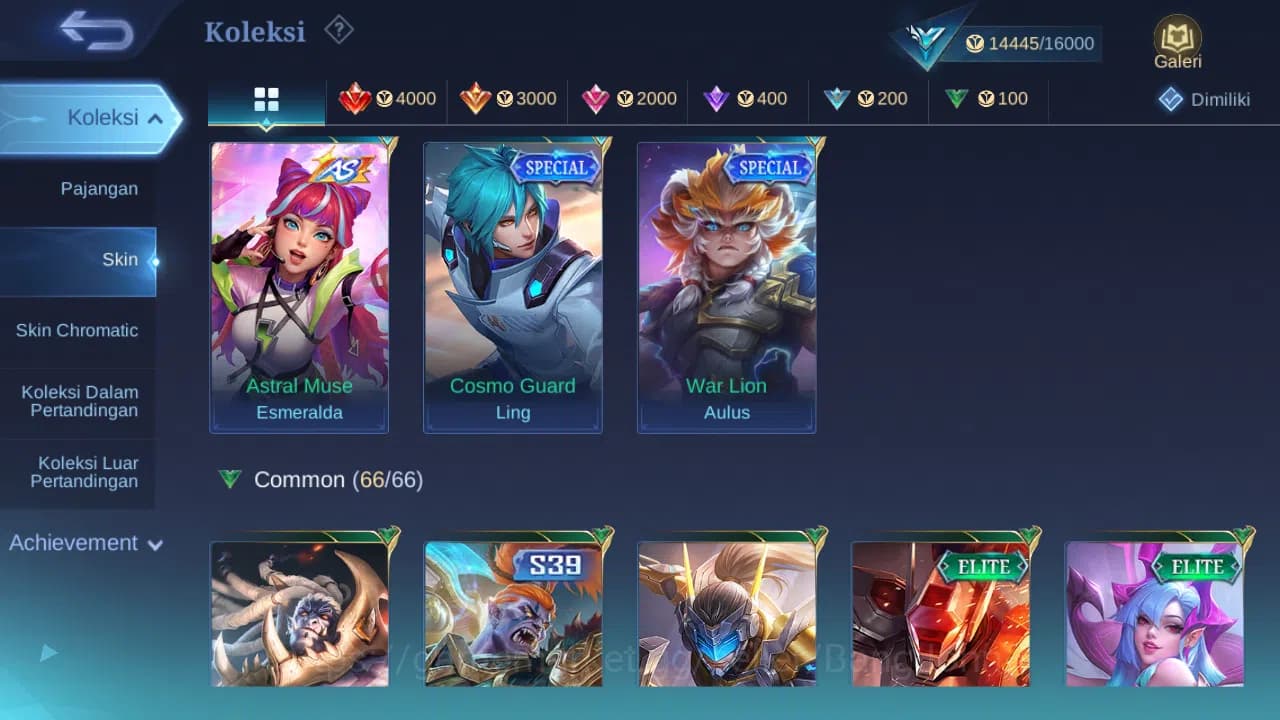Viewport: 1280px width, 720px height.
Task: Click the help question mark beside Koleksi
Action: (338, 30)
